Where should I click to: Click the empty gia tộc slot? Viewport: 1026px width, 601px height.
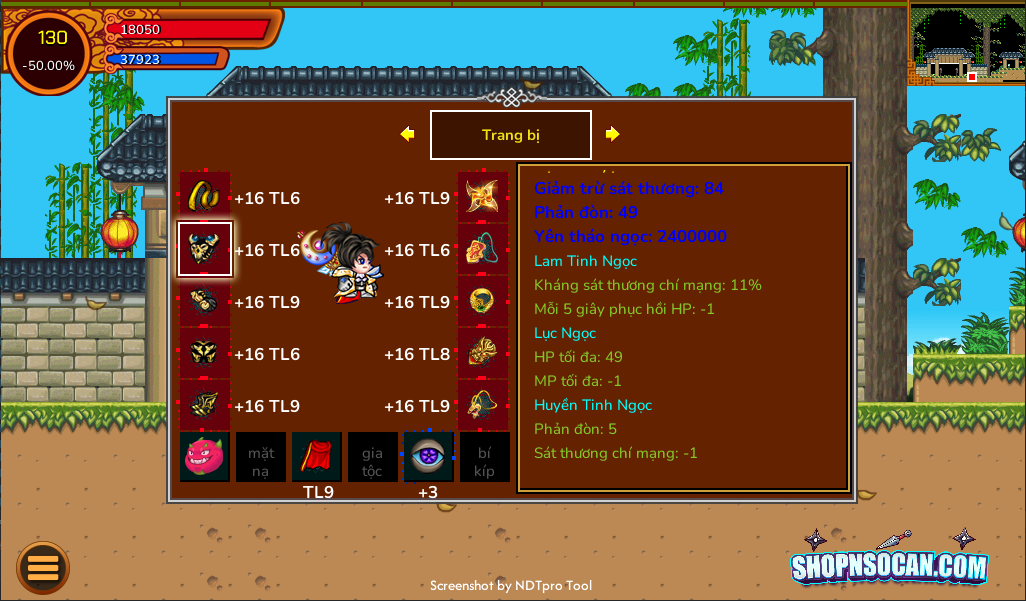point(373,457)
